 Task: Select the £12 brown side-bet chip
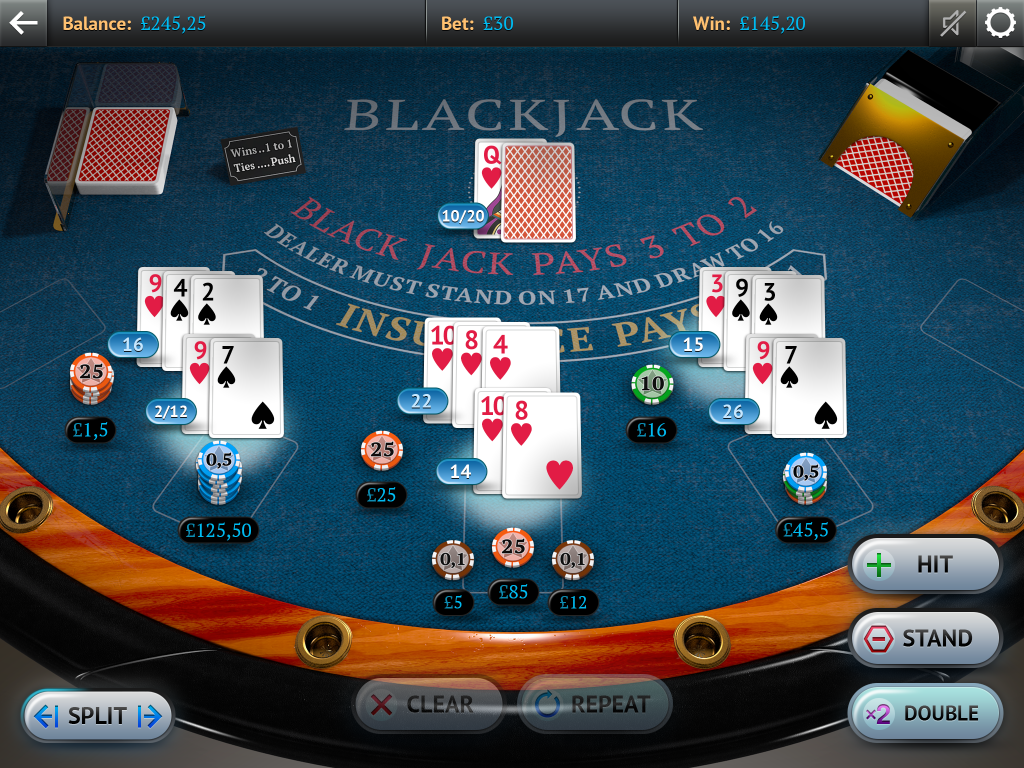pyautogui.click(x=573, y=560)
